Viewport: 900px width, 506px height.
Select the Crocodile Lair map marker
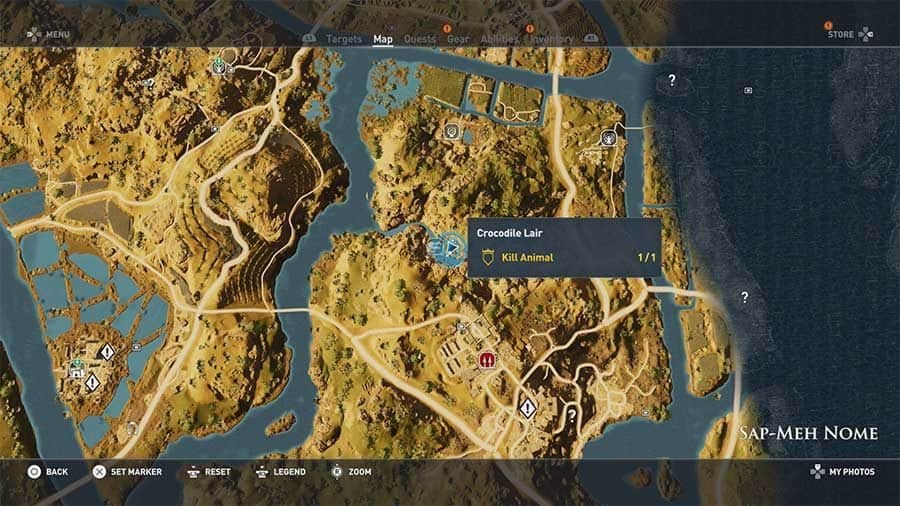click(444, 246)
